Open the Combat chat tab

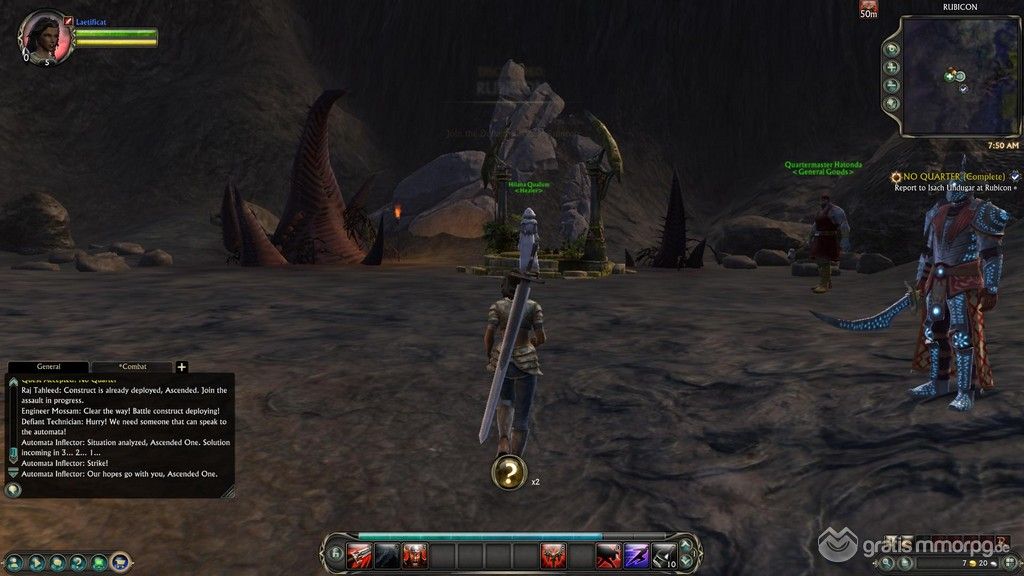coord(132,367)
